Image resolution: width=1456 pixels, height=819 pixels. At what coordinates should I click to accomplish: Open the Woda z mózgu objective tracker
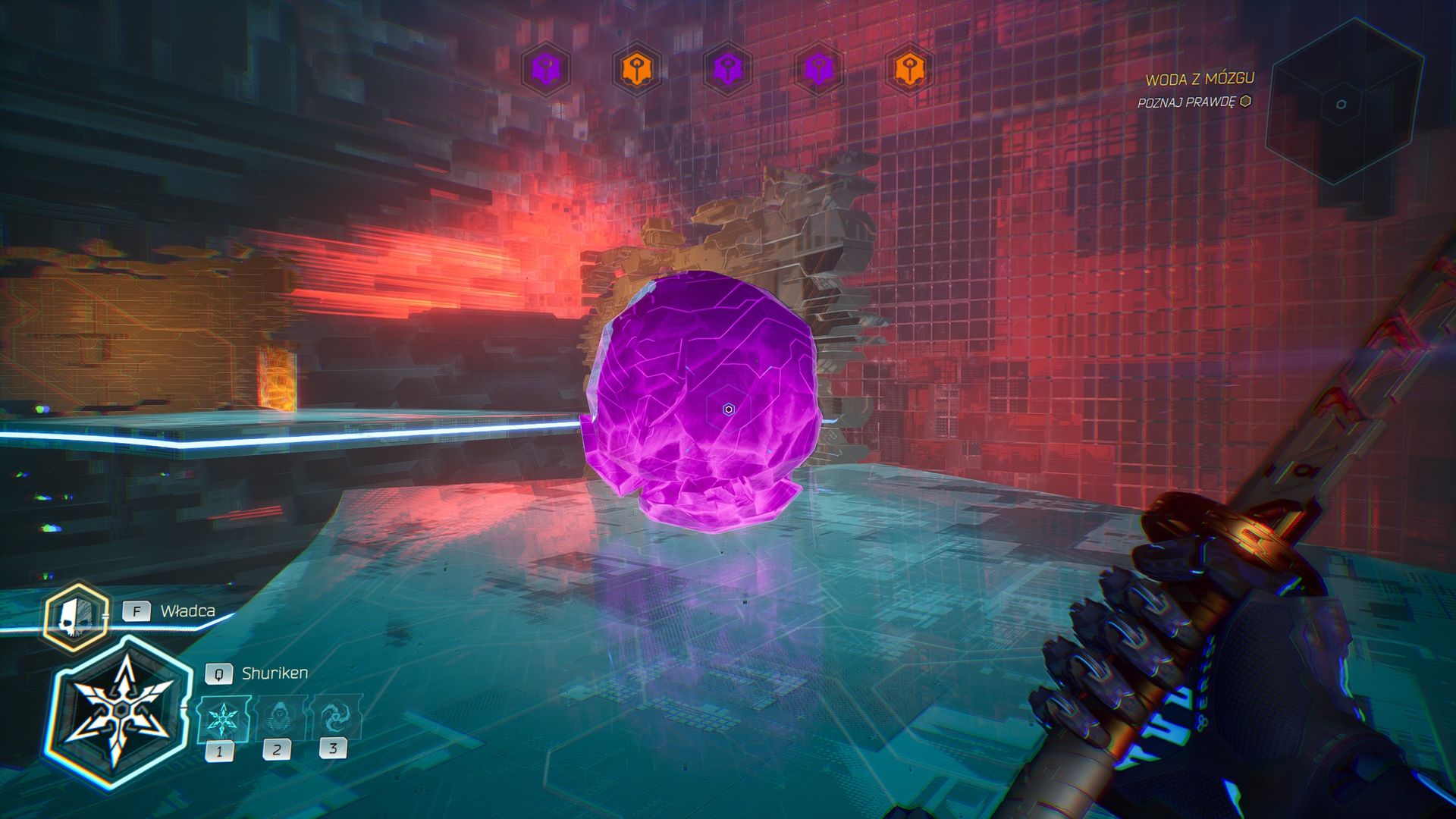(1199, 79)
